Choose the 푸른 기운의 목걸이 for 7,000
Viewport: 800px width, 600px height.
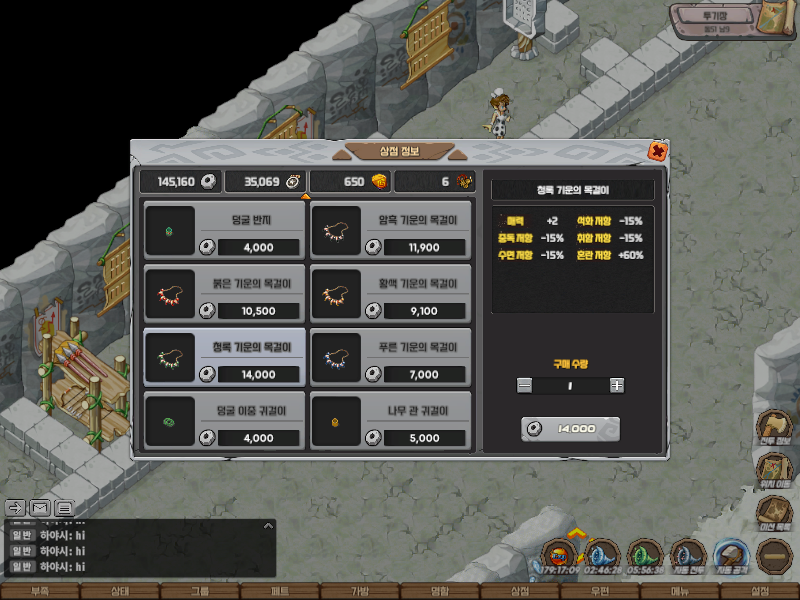pyautogui.click(x=391, y=356)
